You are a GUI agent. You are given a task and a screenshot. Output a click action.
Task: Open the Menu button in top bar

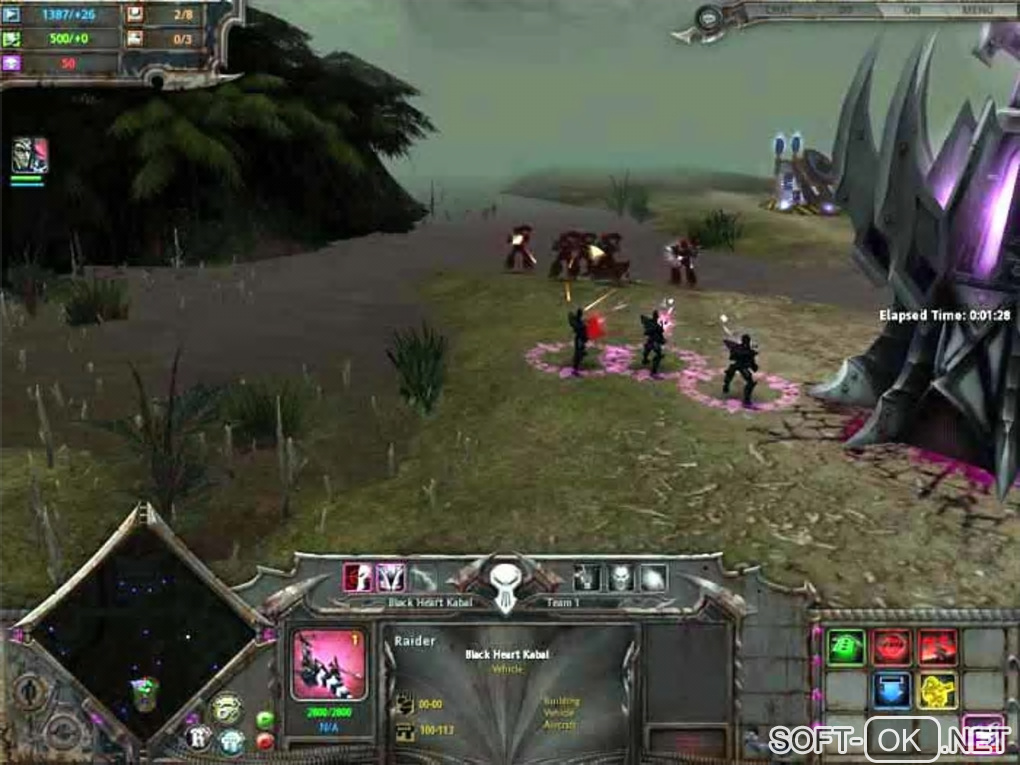[x=976, y=11]
